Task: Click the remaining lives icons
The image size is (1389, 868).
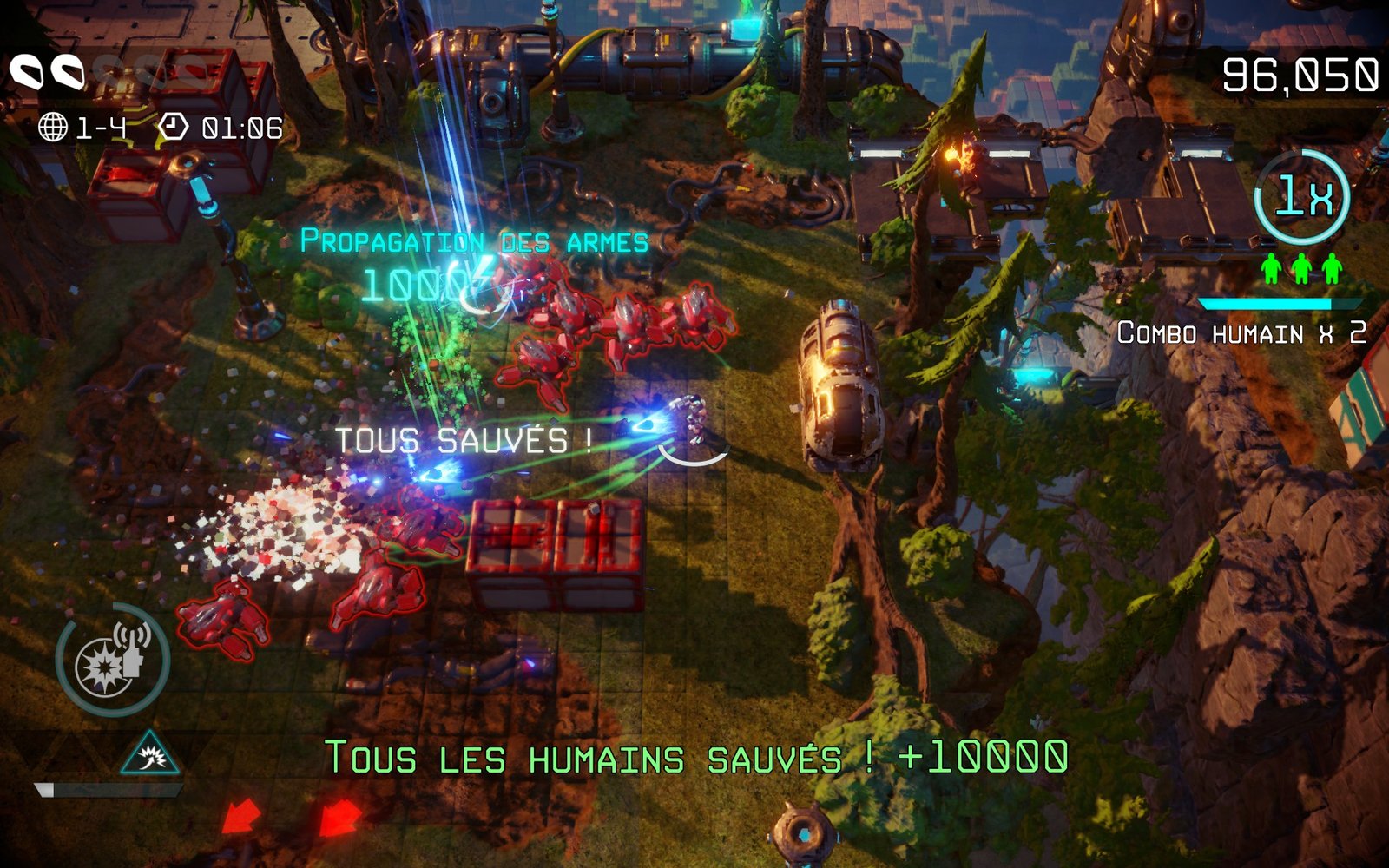Action: click(x=48, y=72)
